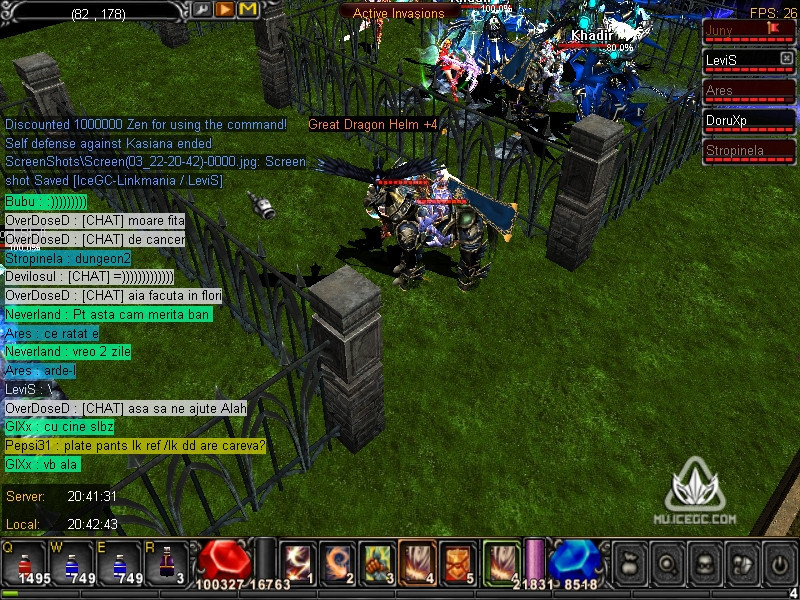Select party member LeviS

(x=740, y=61)
